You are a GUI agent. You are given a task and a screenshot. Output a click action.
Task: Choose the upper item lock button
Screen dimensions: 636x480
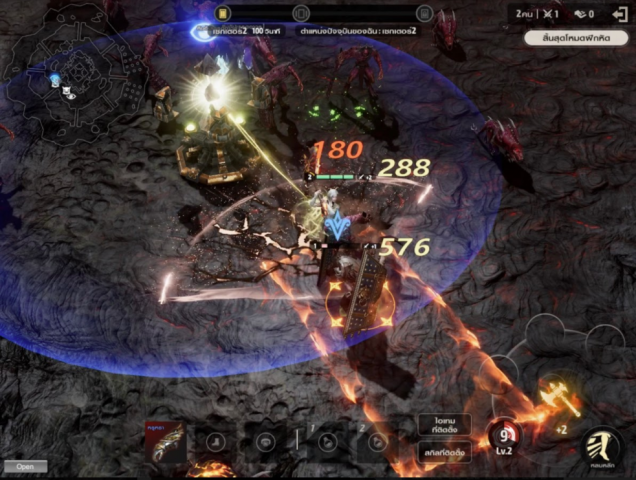[445, 424]
